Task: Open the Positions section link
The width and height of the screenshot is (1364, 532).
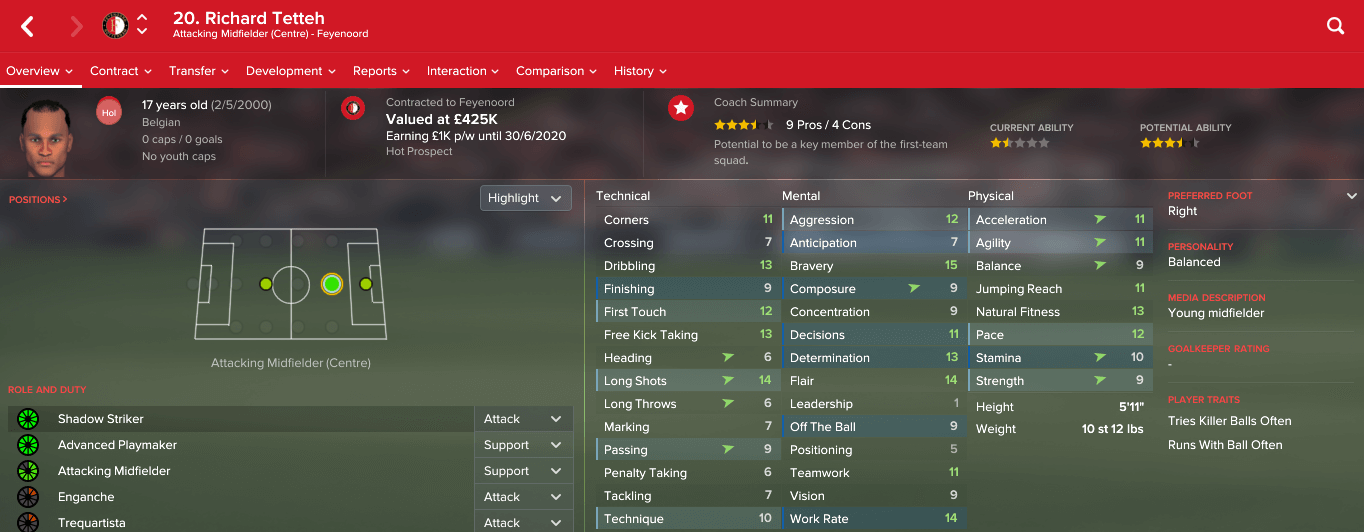Action: click(38, 200)
